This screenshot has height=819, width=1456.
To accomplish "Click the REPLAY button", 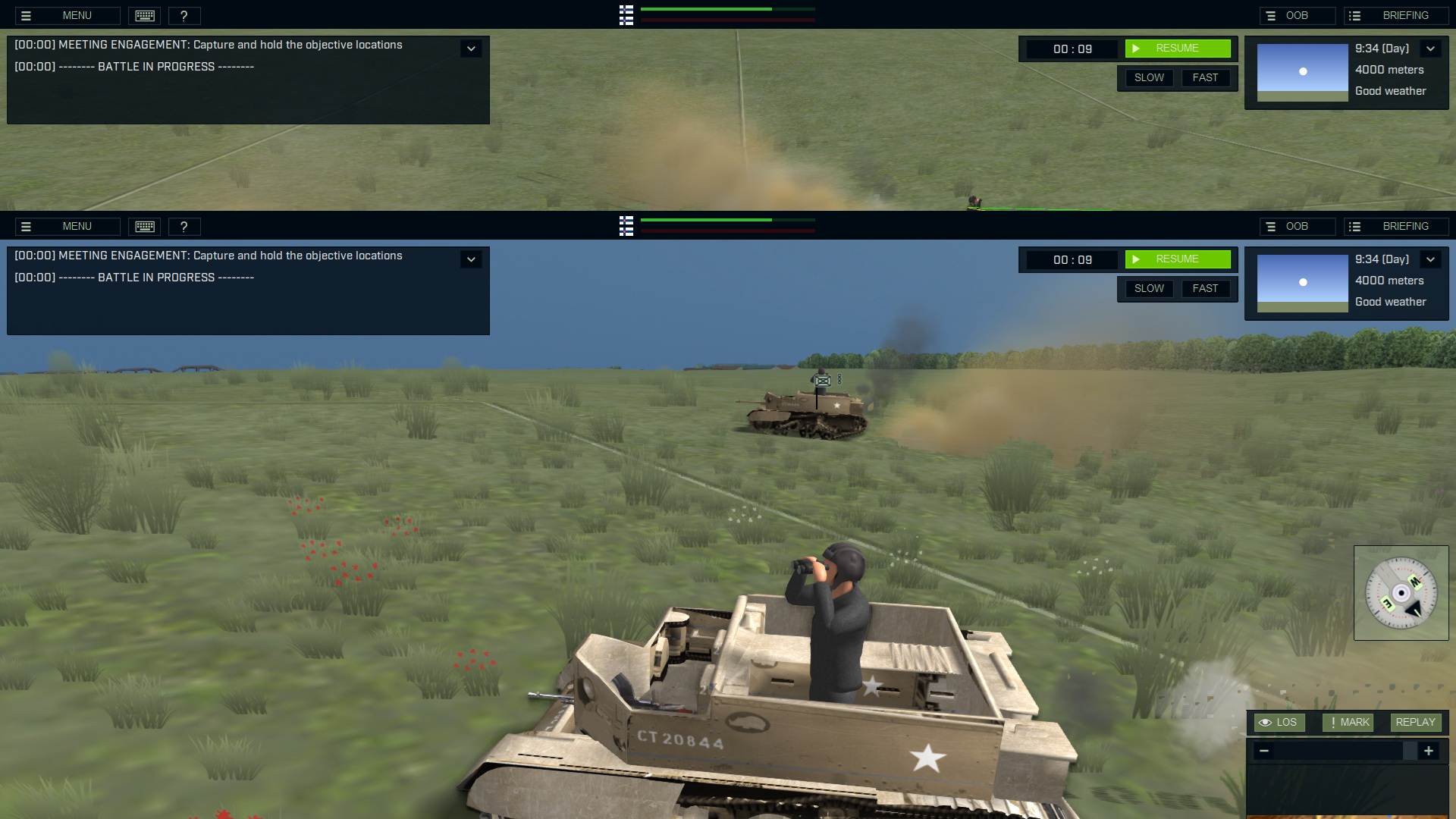I will pyautogui.click(x=1415, y=722).
